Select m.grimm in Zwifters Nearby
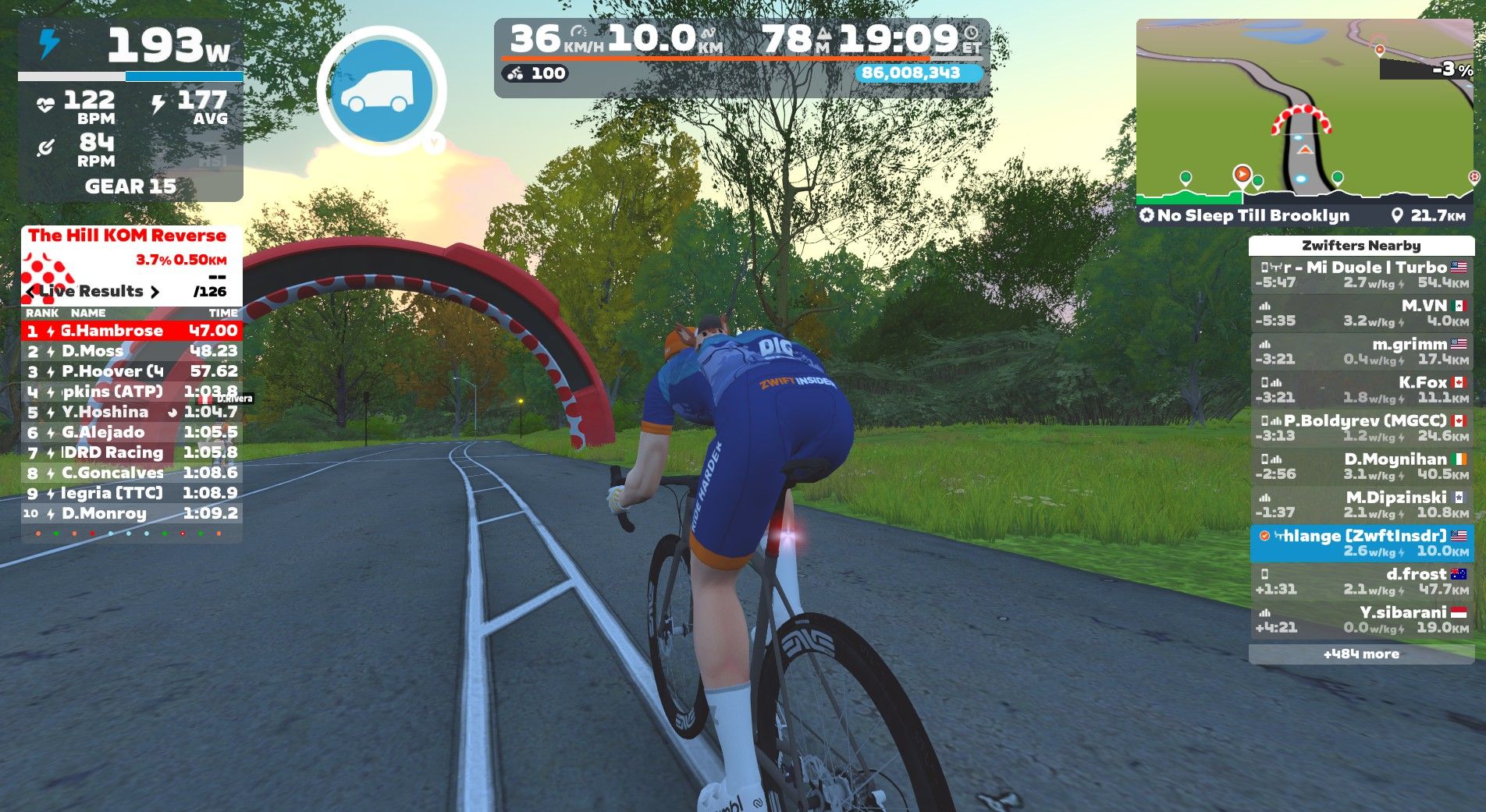The image size is (1486, 812). tap(1361, 351)
